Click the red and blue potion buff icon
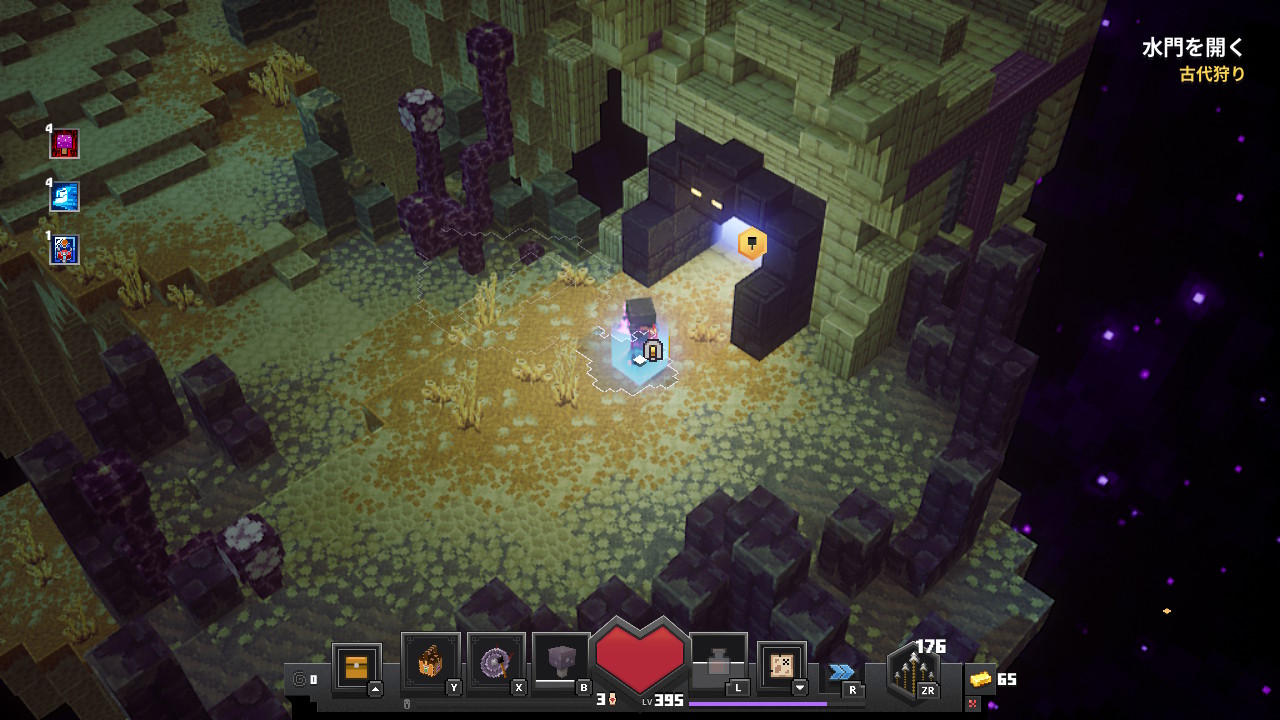This screenshot has width=1280, height=720. (65, 250)
